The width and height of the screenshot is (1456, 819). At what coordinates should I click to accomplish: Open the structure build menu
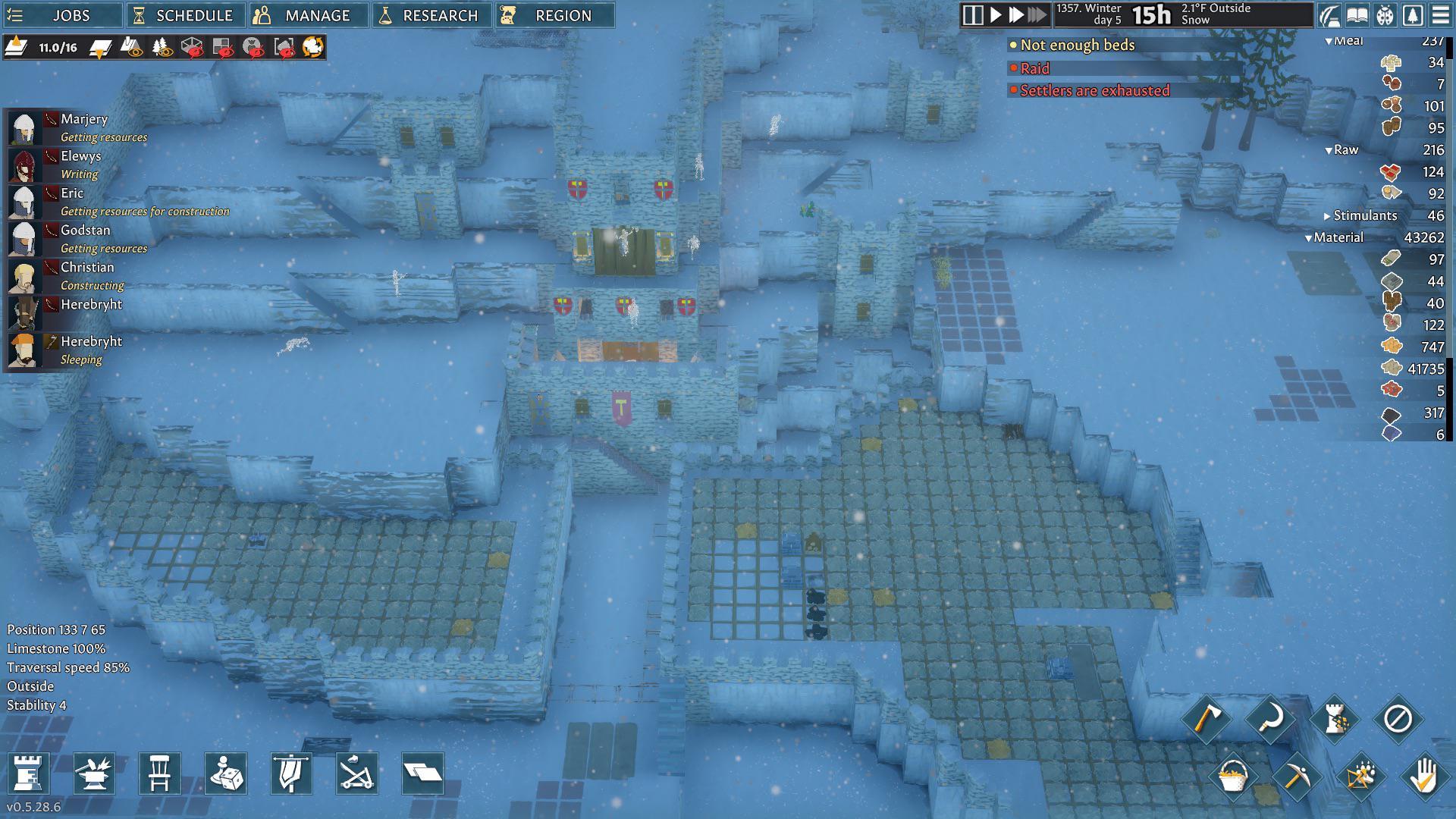pos(28,773)
